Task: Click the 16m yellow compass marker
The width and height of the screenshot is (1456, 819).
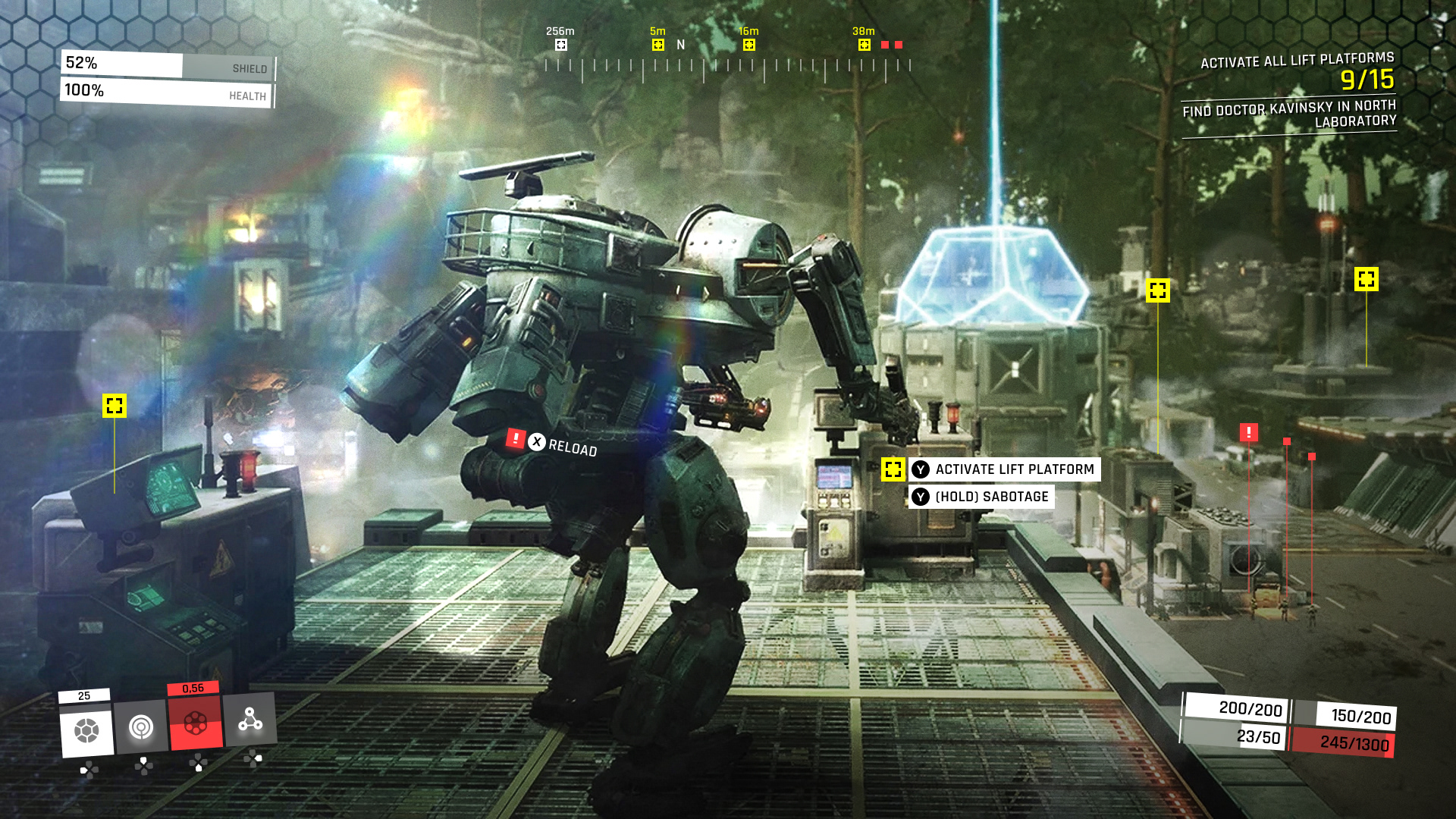Action: [749, 45]
